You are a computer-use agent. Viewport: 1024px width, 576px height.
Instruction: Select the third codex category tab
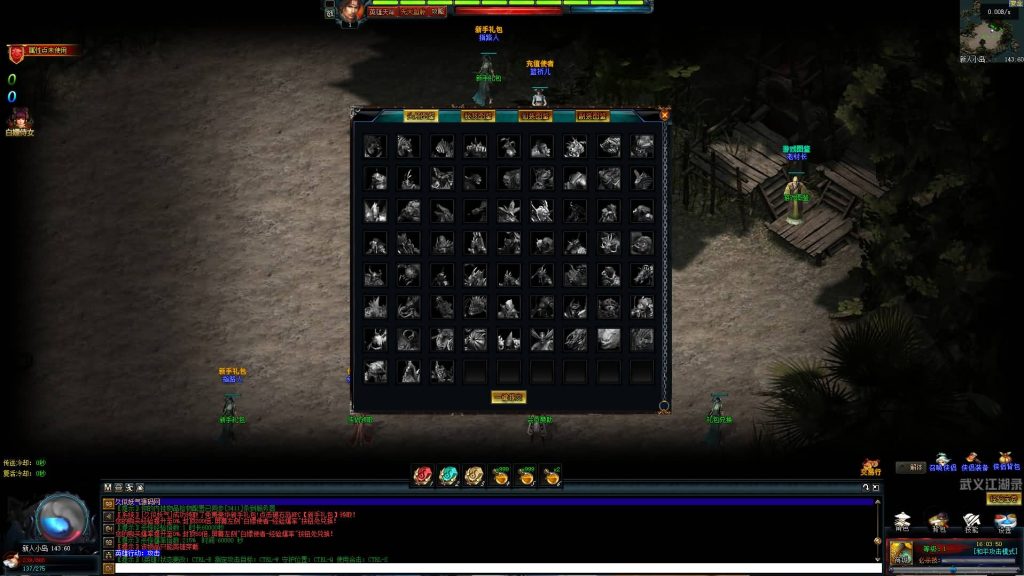(536, 116)
